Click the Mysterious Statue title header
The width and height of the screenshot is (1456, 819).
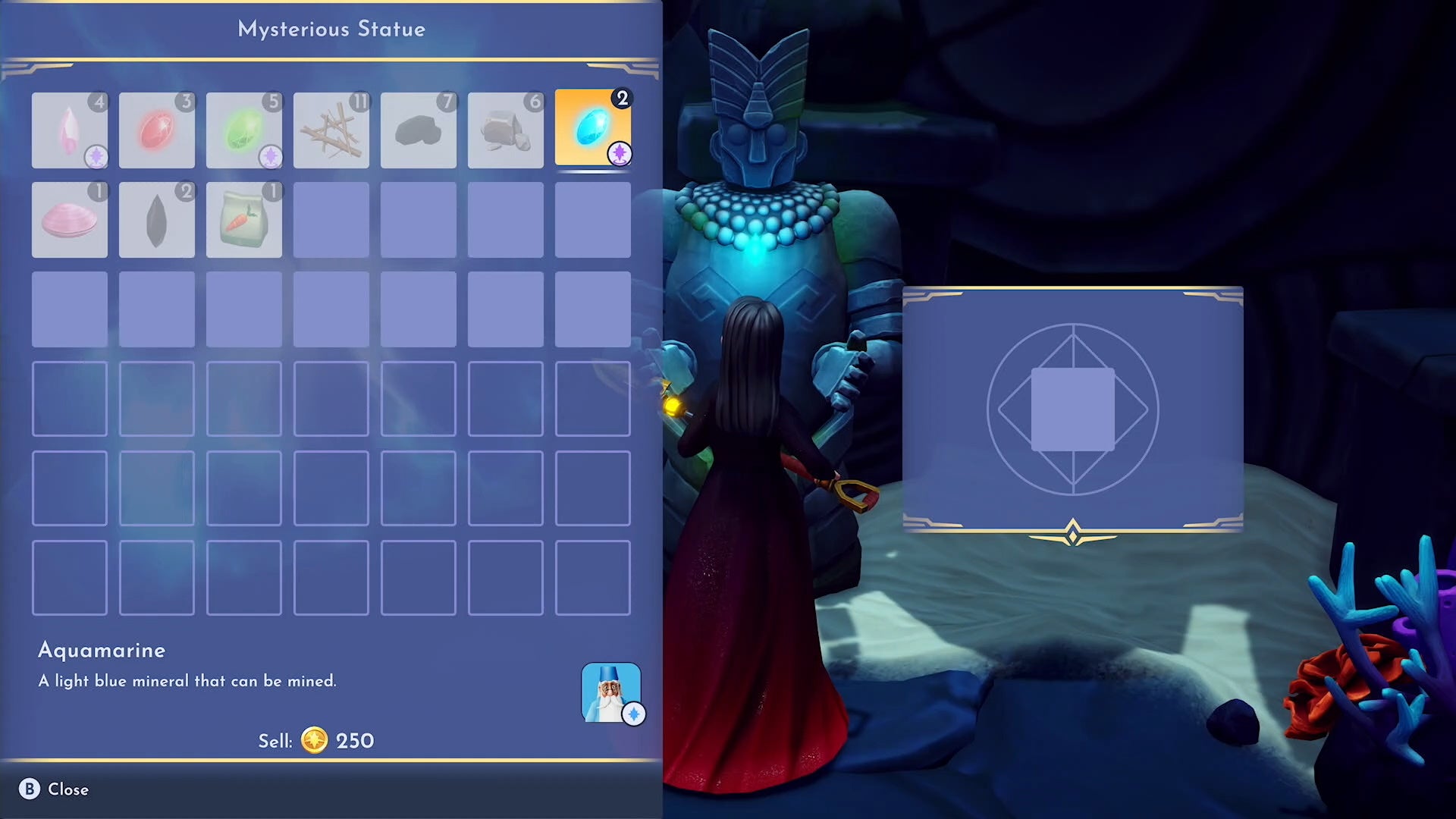331,29
